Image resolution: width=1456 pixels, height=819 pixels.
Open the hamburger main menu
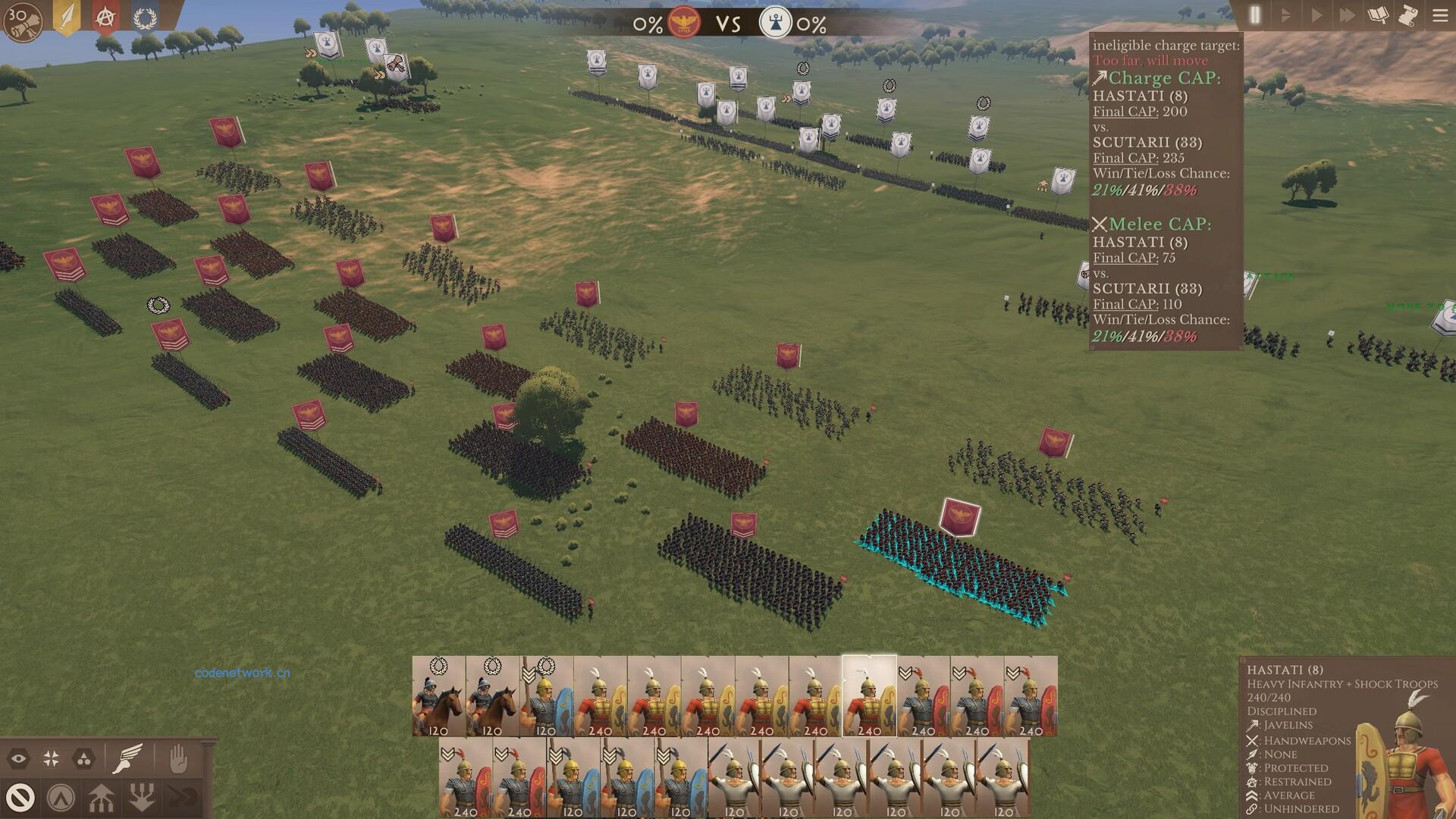coord(1440,15)
